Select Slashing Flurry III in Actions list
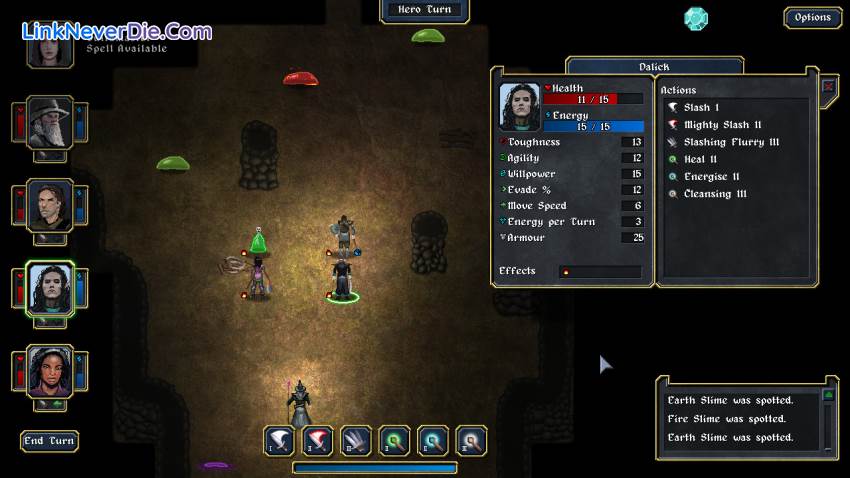 pyautogui.click(x=730, y=142)
